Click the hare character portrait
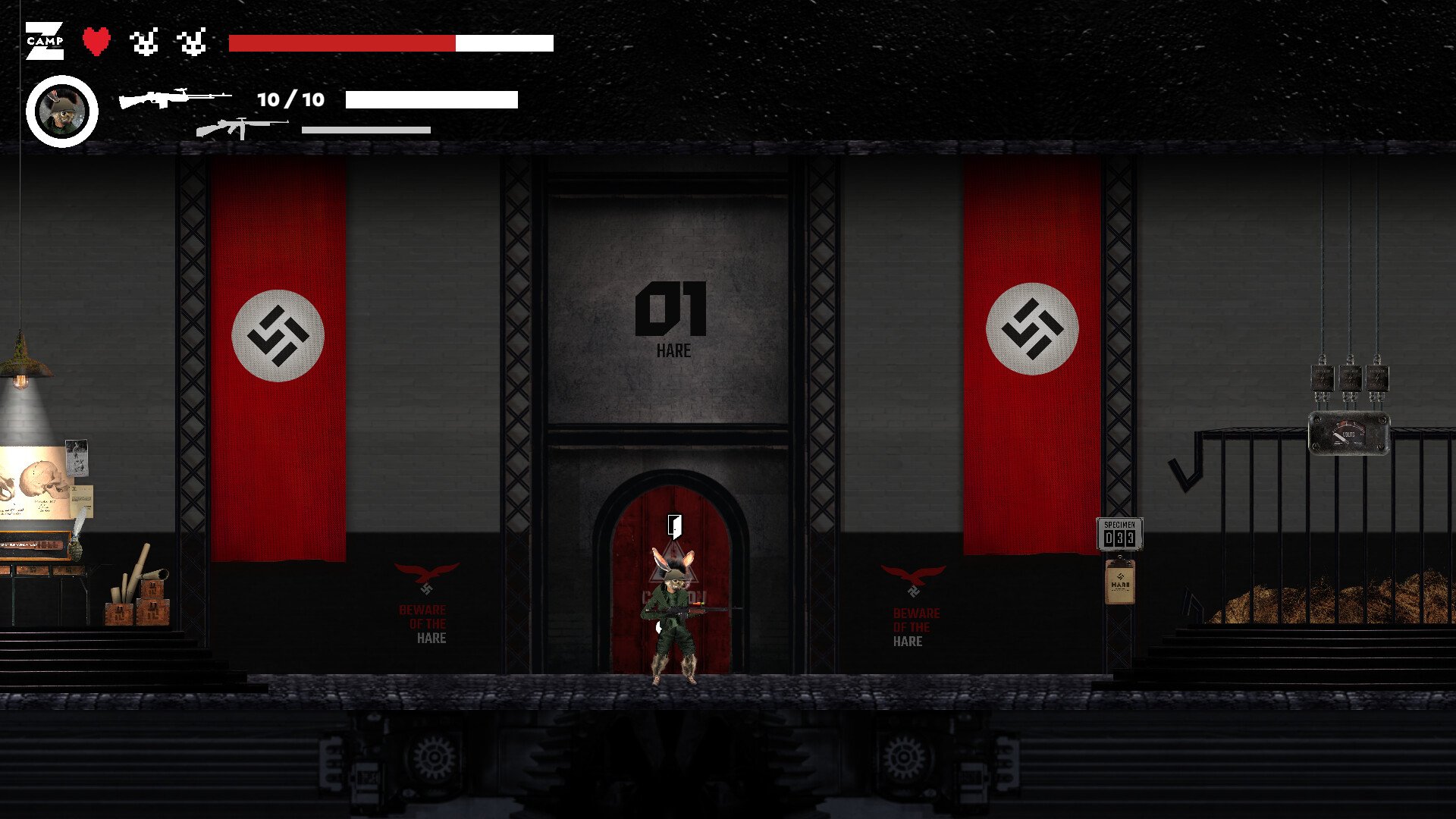 point(62,111)
